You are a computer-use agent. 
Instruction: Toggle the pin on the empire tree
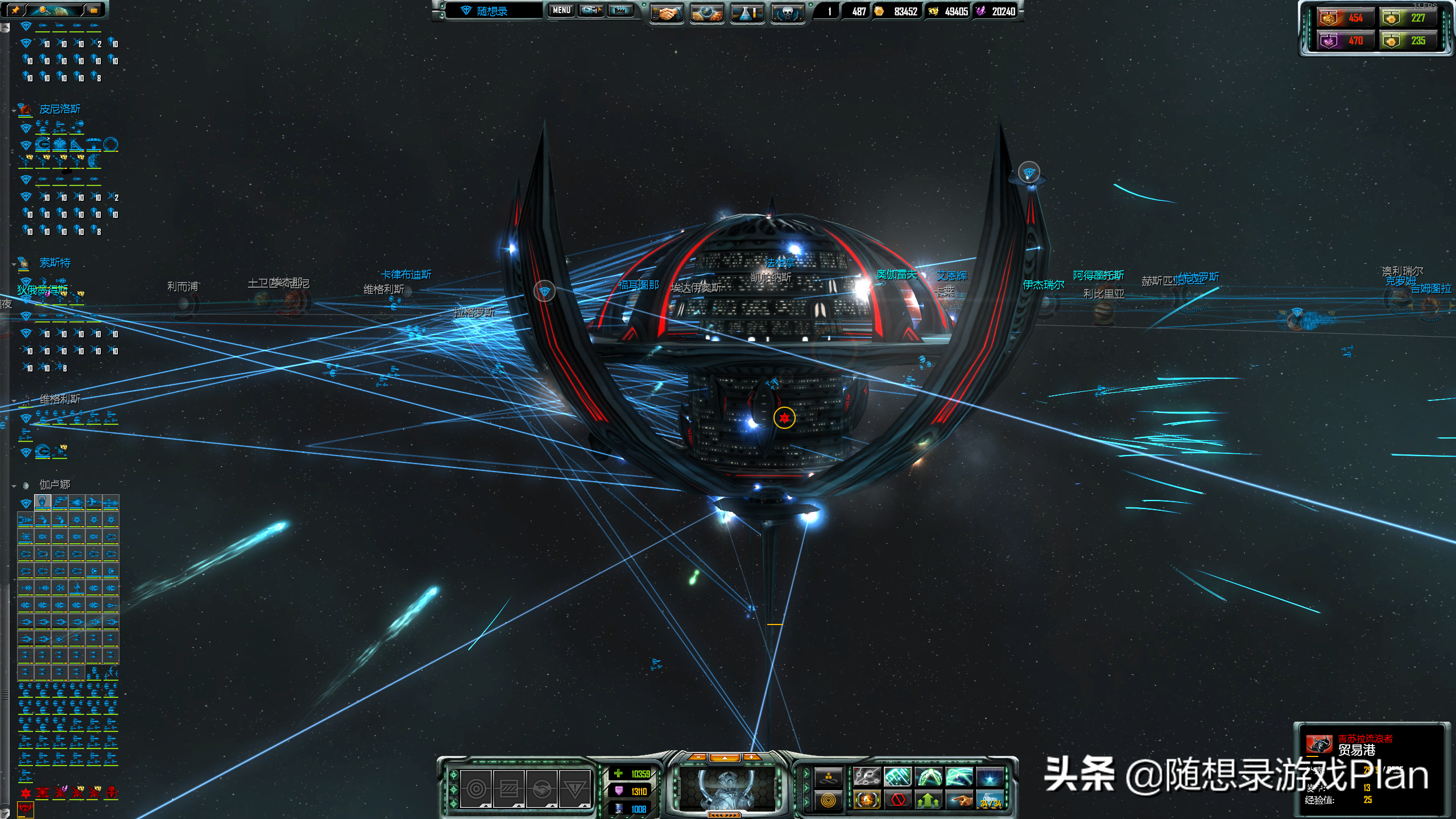click(x=15, y=10)
